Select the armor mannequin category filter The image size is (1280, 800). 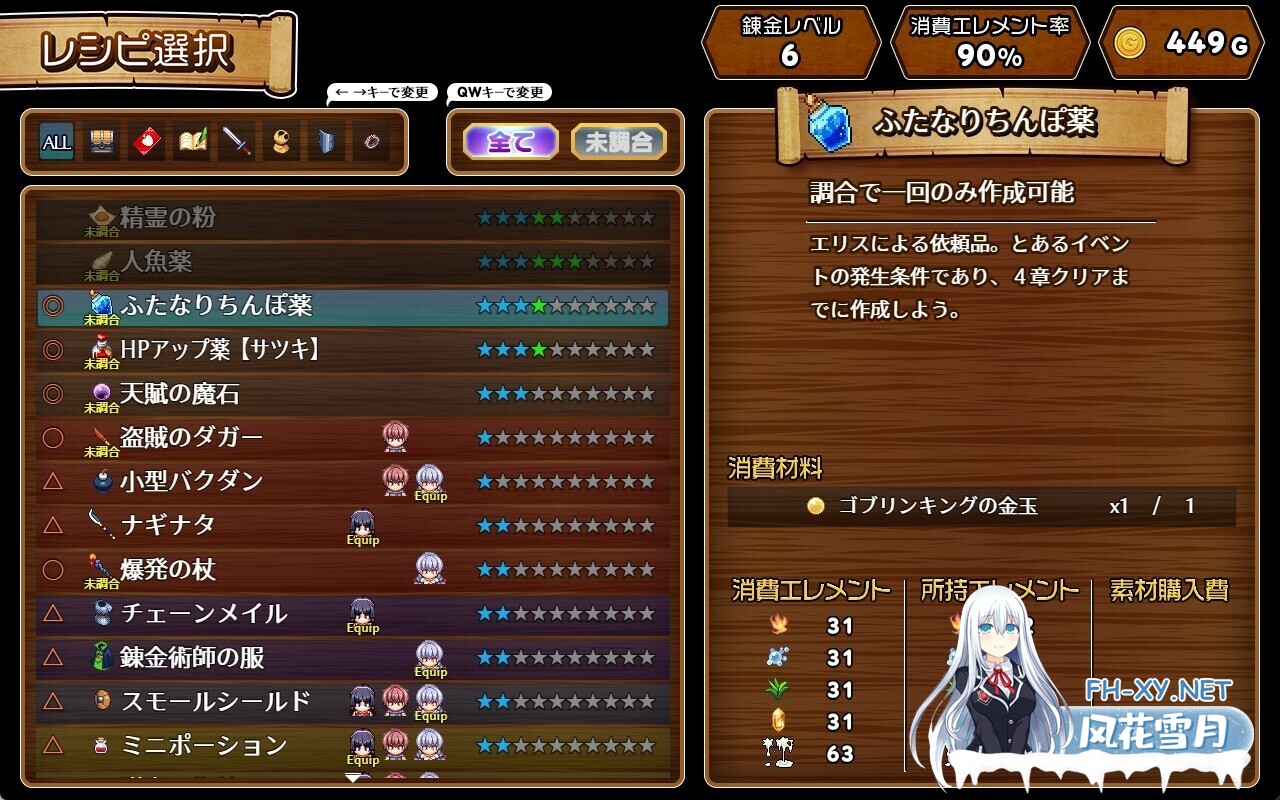pyautogui.click(x=281, y=142)
